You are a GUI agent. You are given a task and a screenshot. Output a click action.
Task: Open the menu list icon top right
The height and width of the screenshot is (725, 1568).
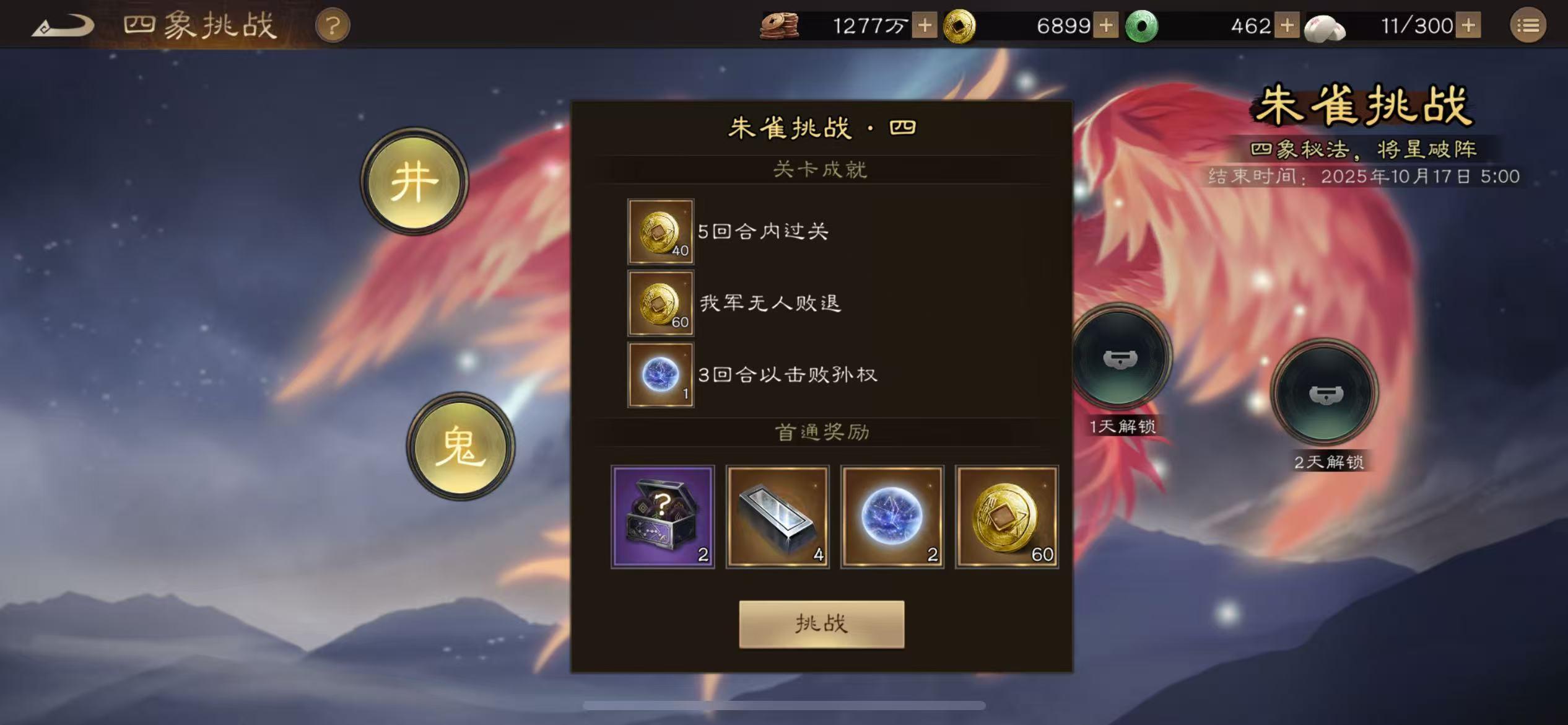click(x=1529, y=25)
